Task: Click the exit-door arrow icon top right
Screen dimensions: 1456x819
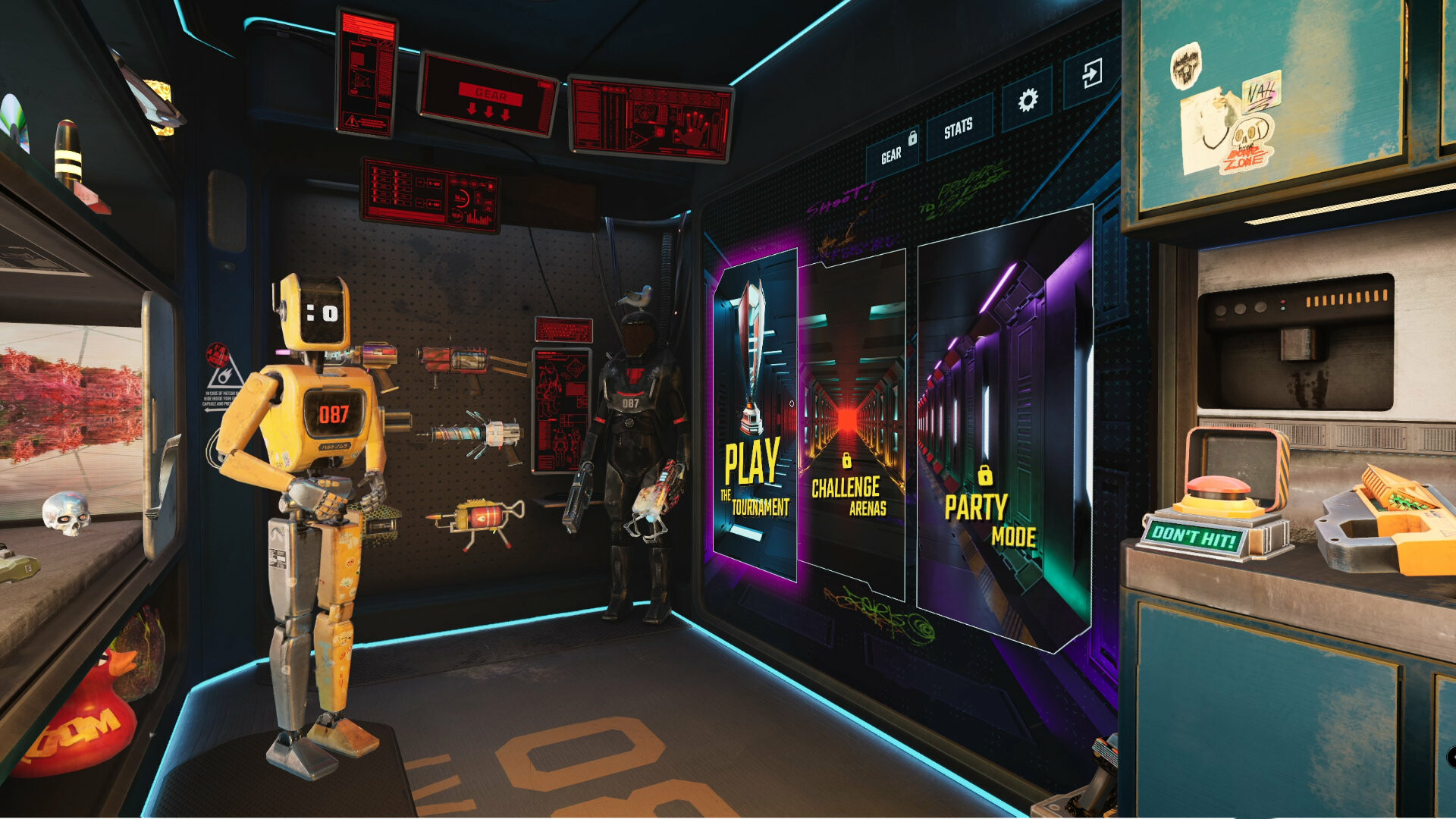Action: click(x=1092, y=75)
